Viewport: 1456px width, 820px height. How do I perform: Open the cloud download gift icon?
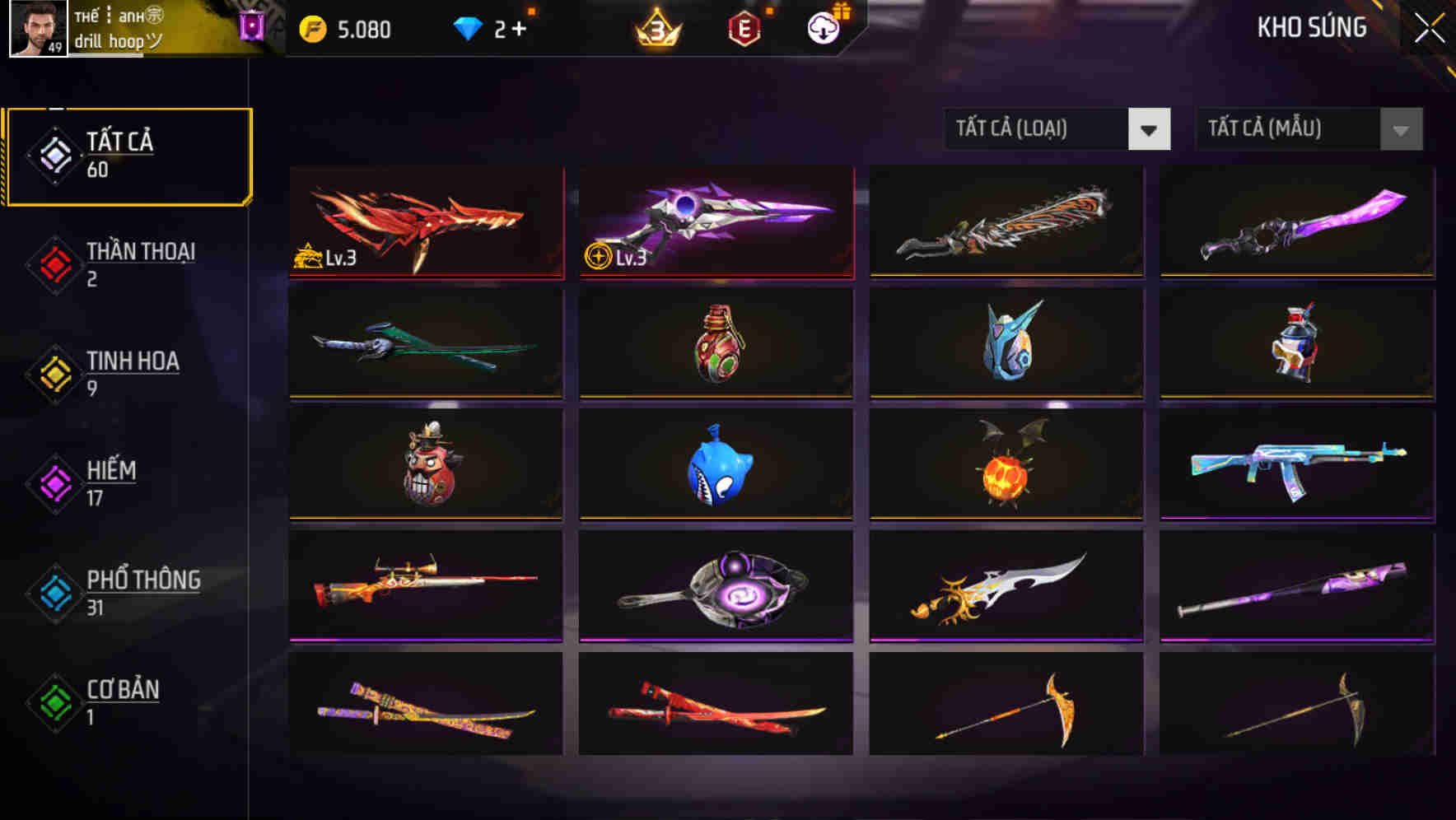(x=824, y=29)
